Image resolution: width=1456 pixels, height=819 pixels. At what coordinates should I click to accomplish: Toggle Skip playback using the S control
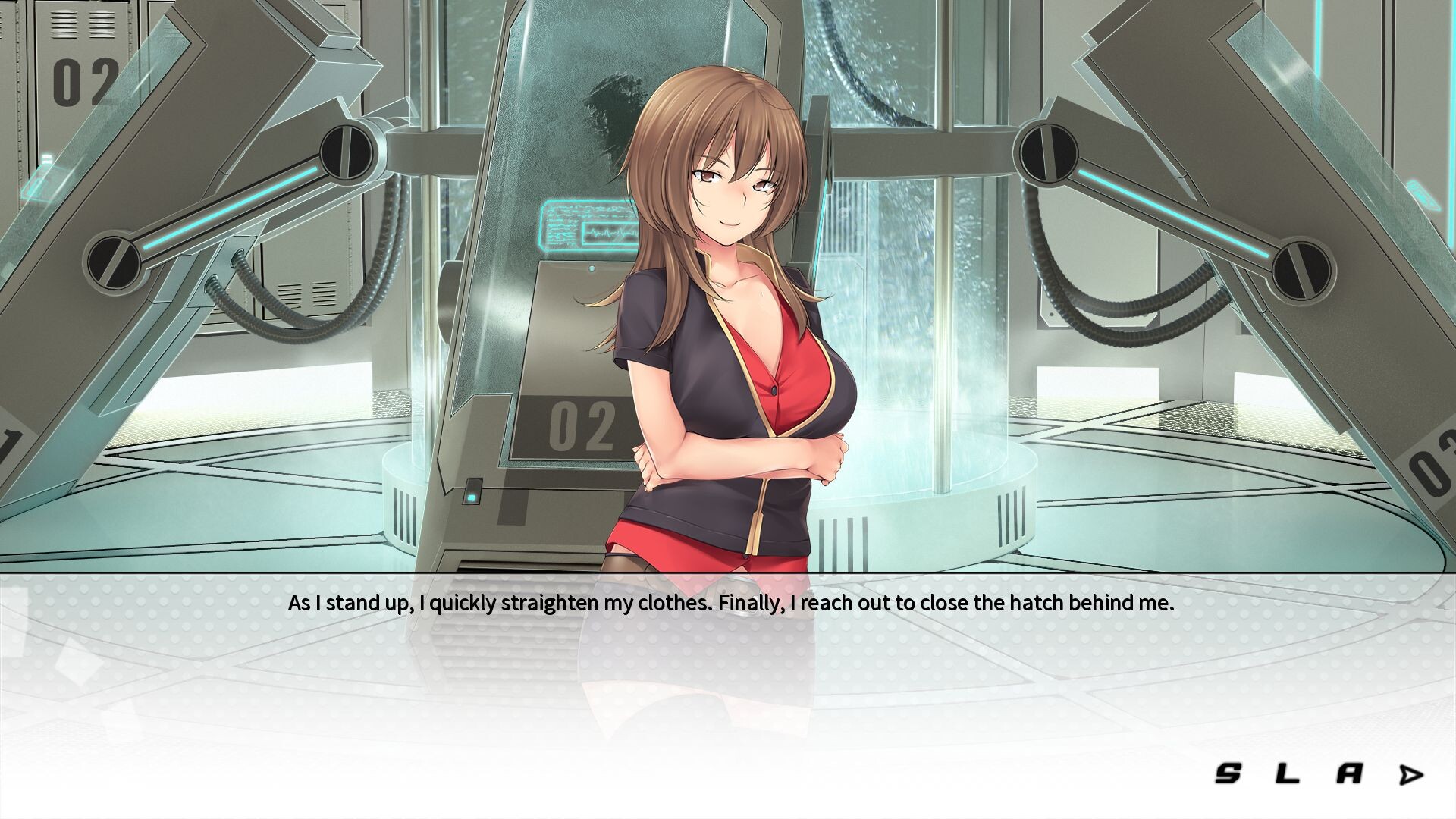tap(1228, 773)
